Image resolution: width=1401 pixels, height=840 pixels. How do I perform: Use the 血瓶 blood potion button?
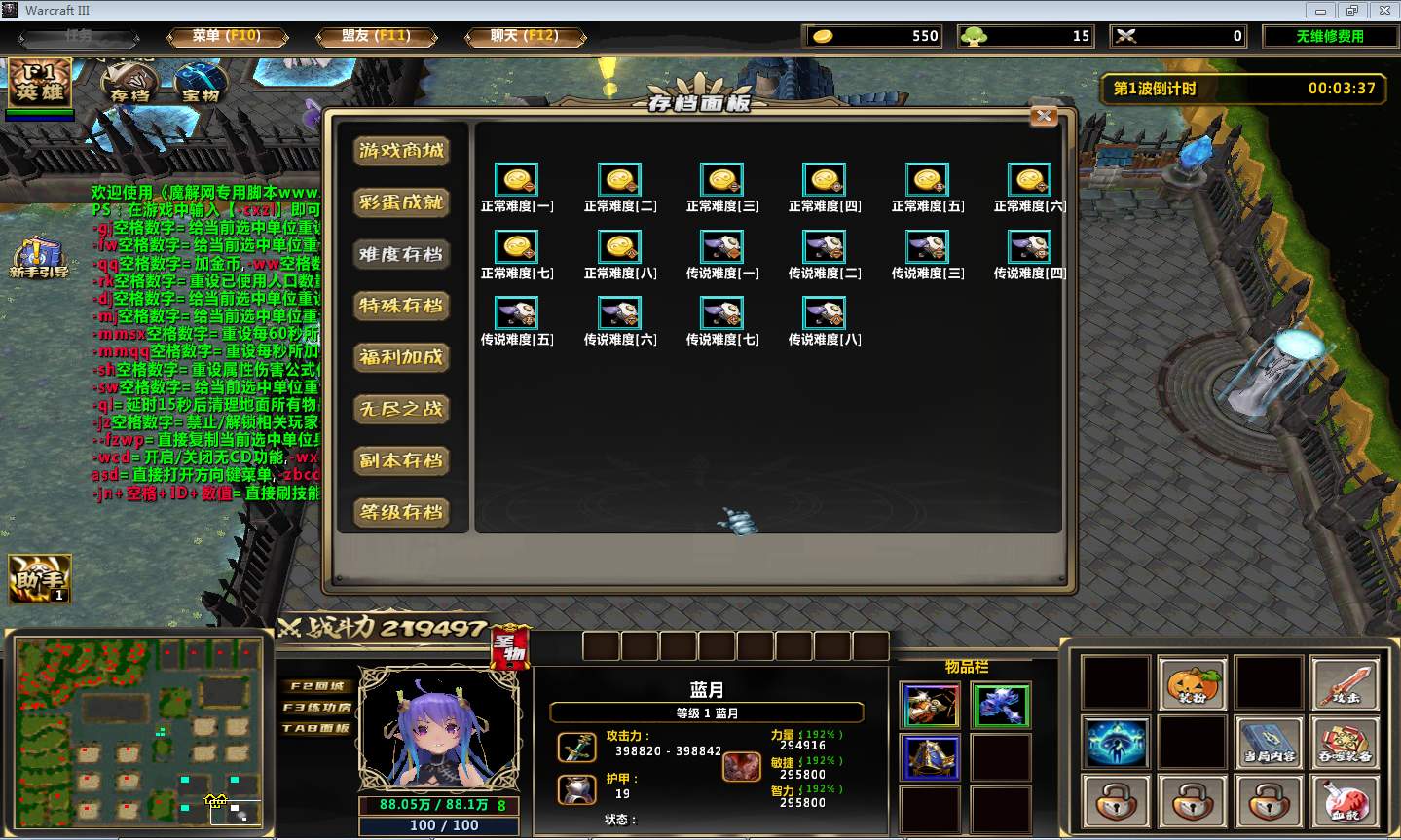point(1345,801)
